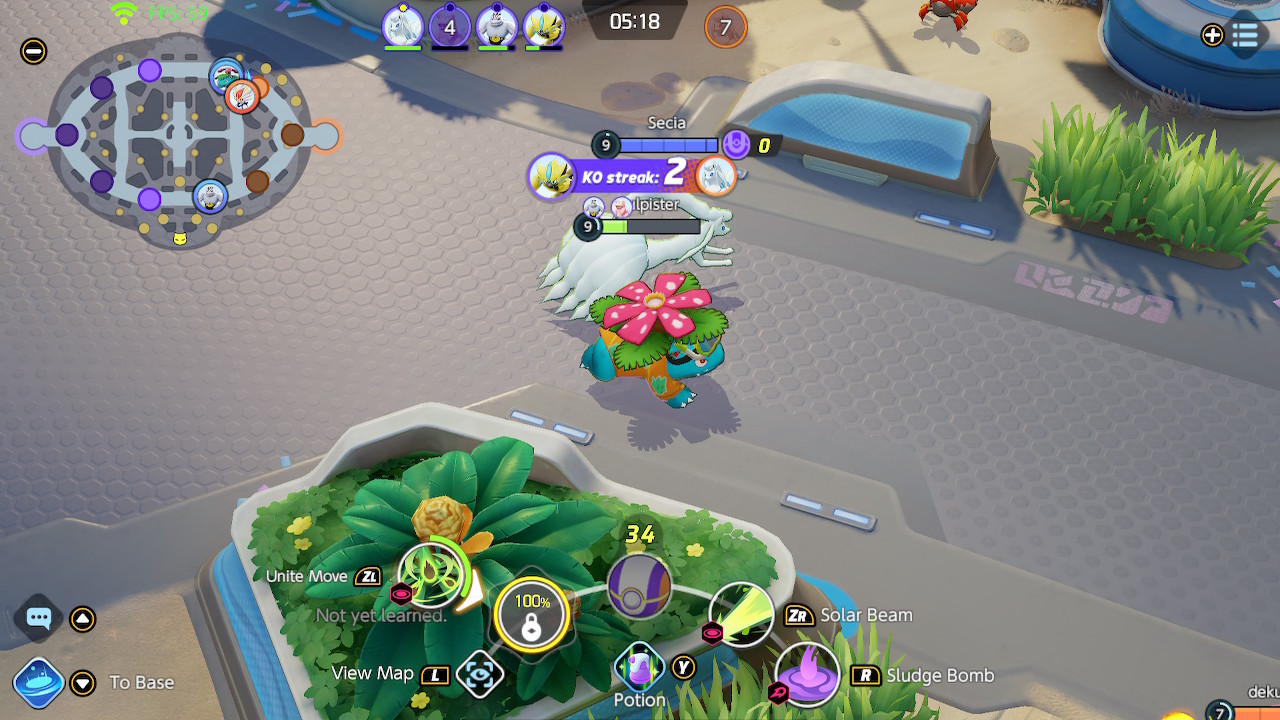Open the quick chat bubble
The height and width of the screenshot is (720, 1280).
(39, 618)
